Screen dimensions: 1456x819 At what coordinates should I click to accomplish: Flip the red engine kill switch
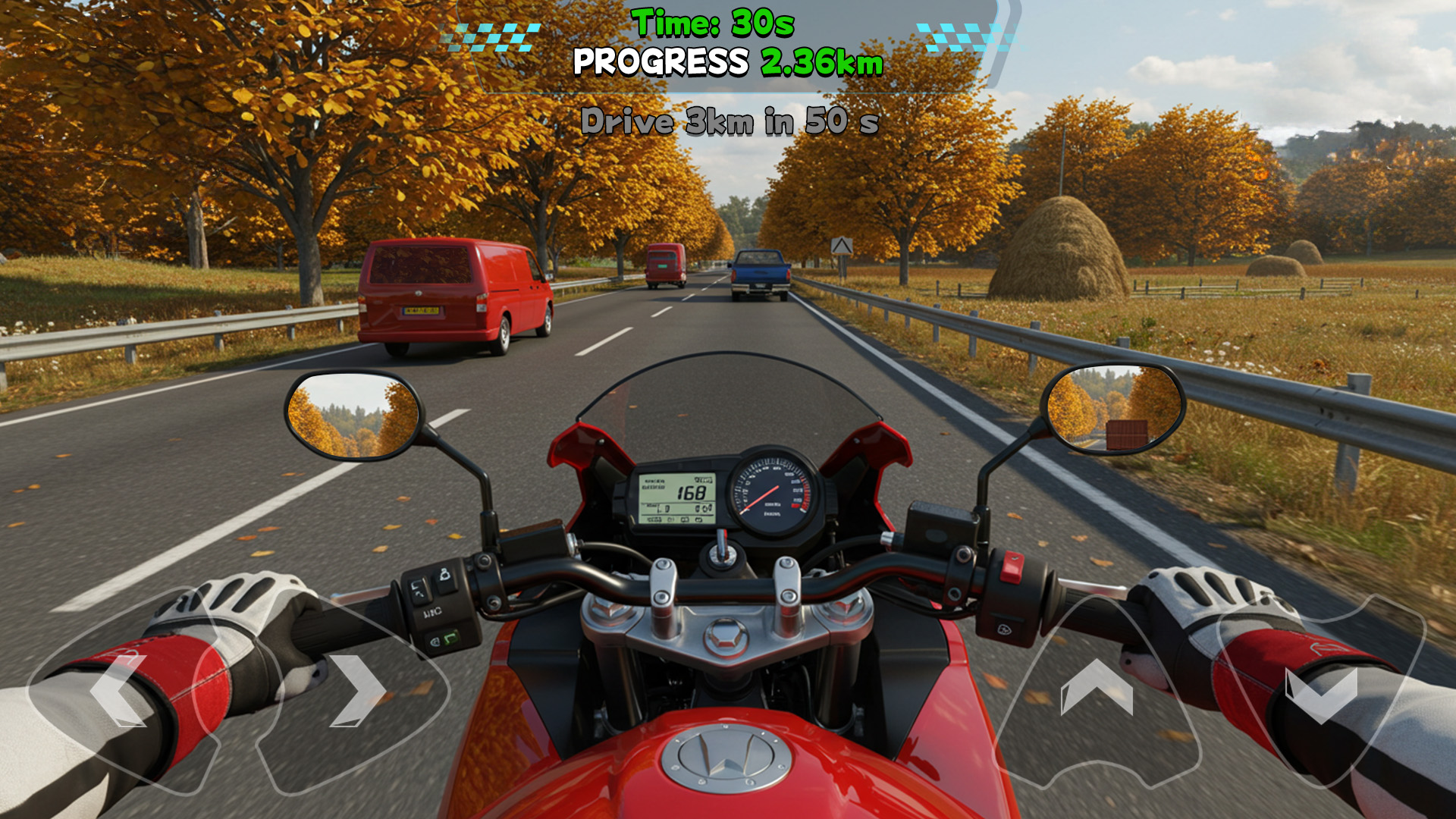1012,566
